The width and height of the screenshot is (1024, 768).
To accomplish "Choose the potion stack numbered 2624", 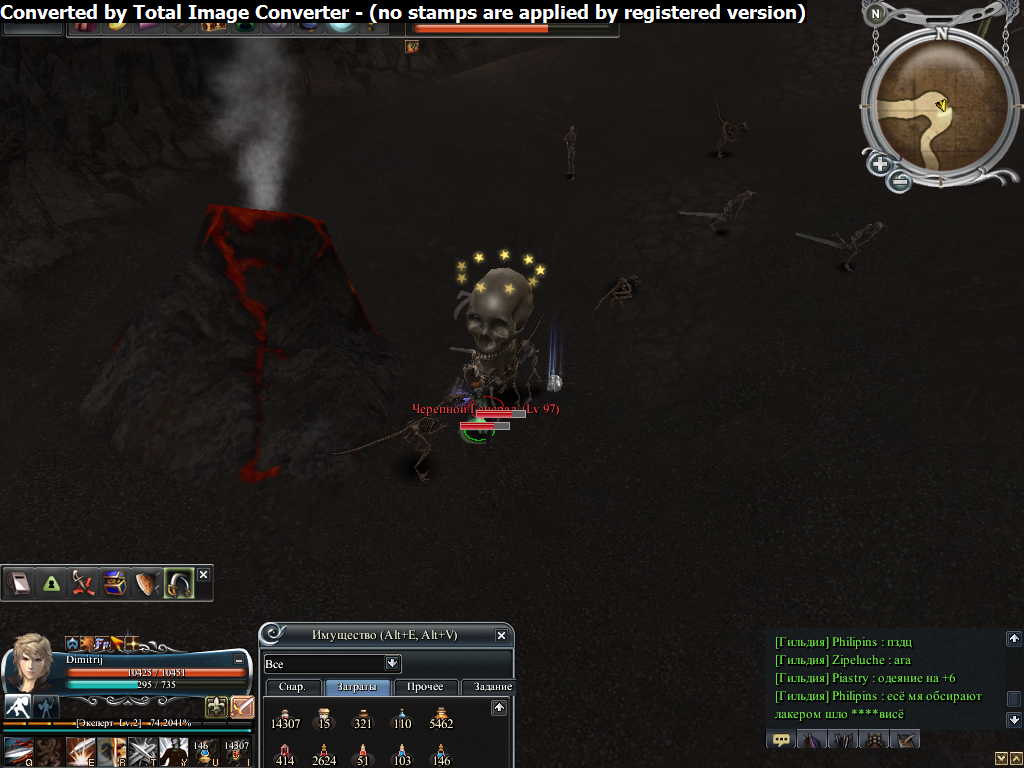I will point(324,753).
